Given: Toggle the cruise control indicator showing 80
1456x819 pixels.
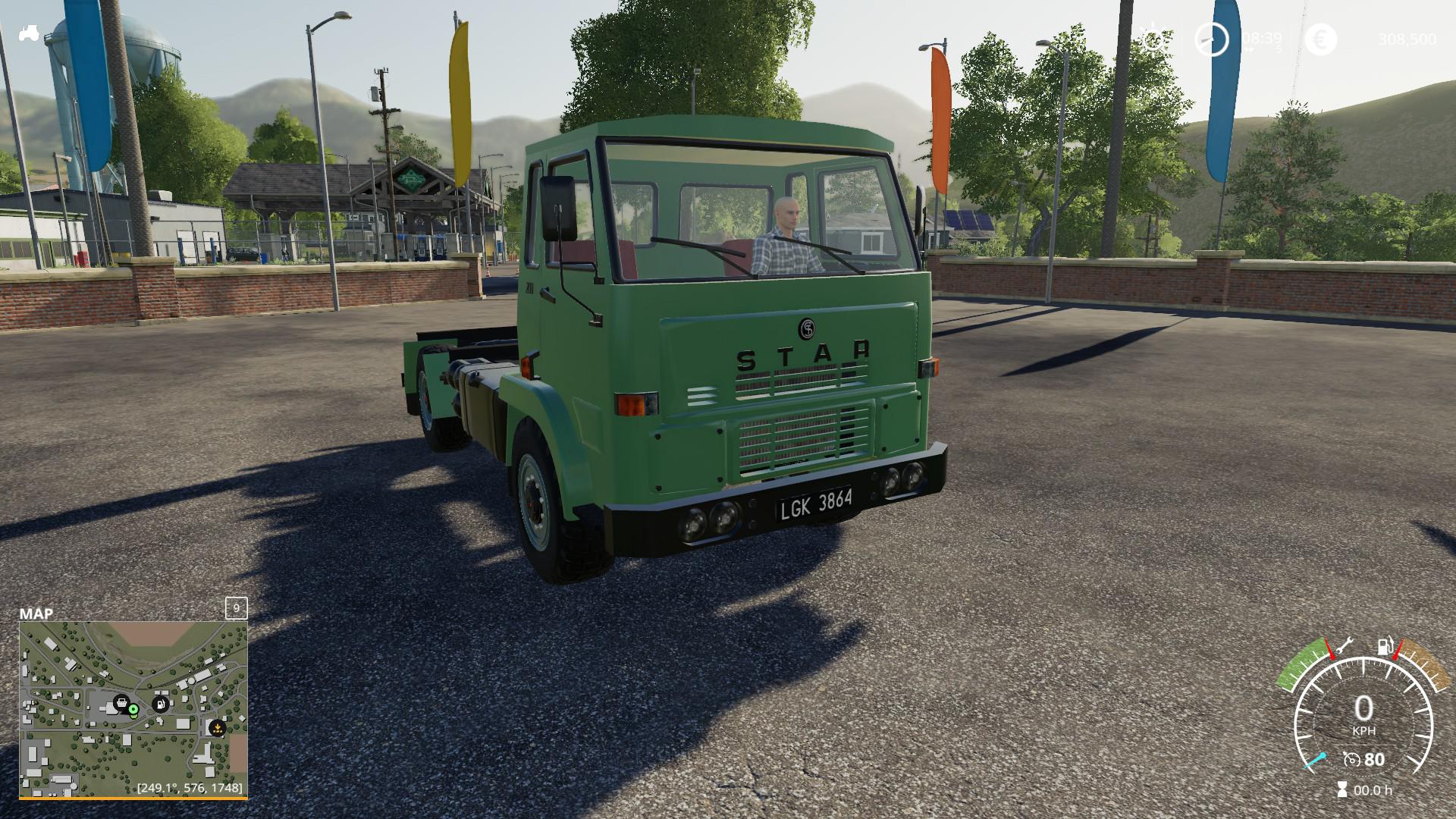Looking at the screenshot, I should coord(1361,760).
